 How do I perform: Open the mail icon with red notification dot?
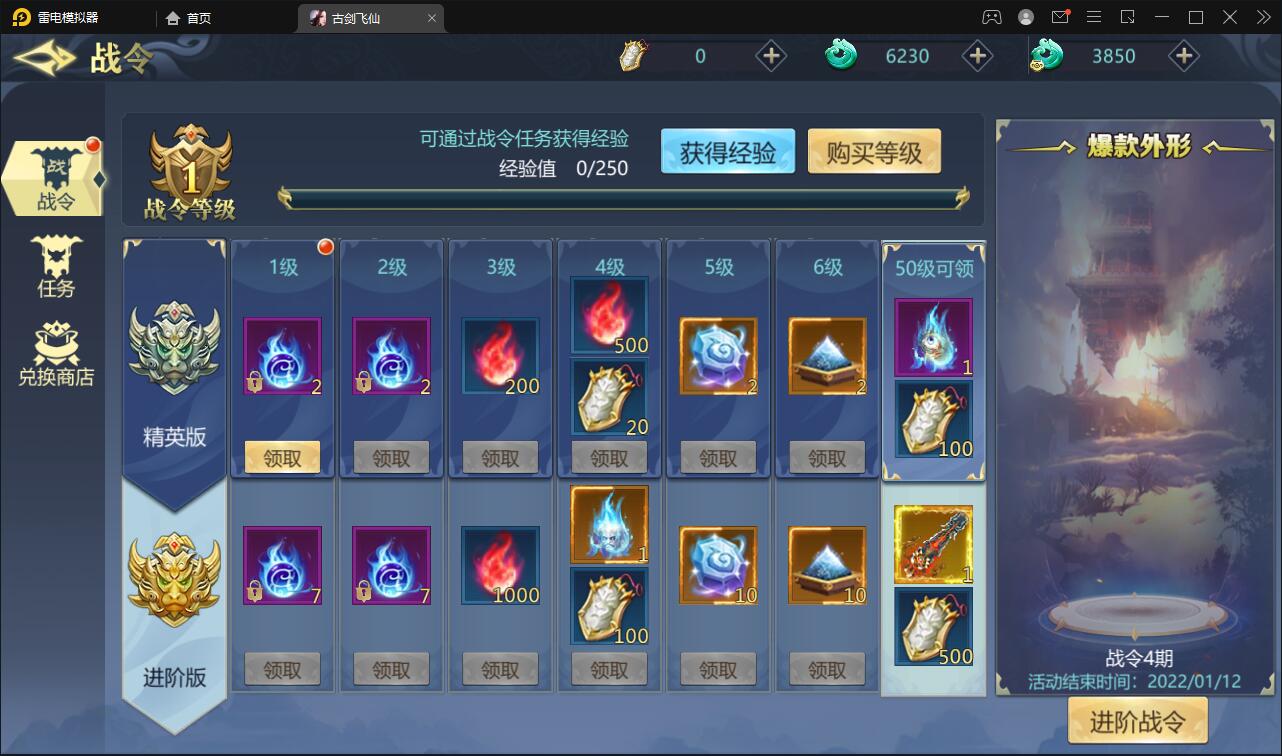click(1062, 17)
